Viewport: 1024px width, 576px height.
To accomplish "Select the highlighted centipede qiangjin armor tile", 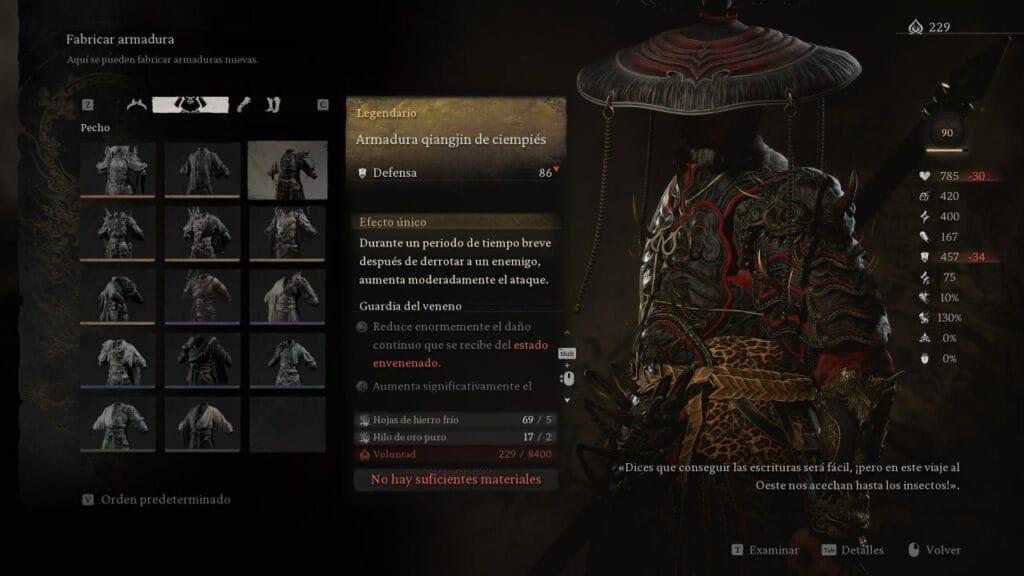I will 287,169.
